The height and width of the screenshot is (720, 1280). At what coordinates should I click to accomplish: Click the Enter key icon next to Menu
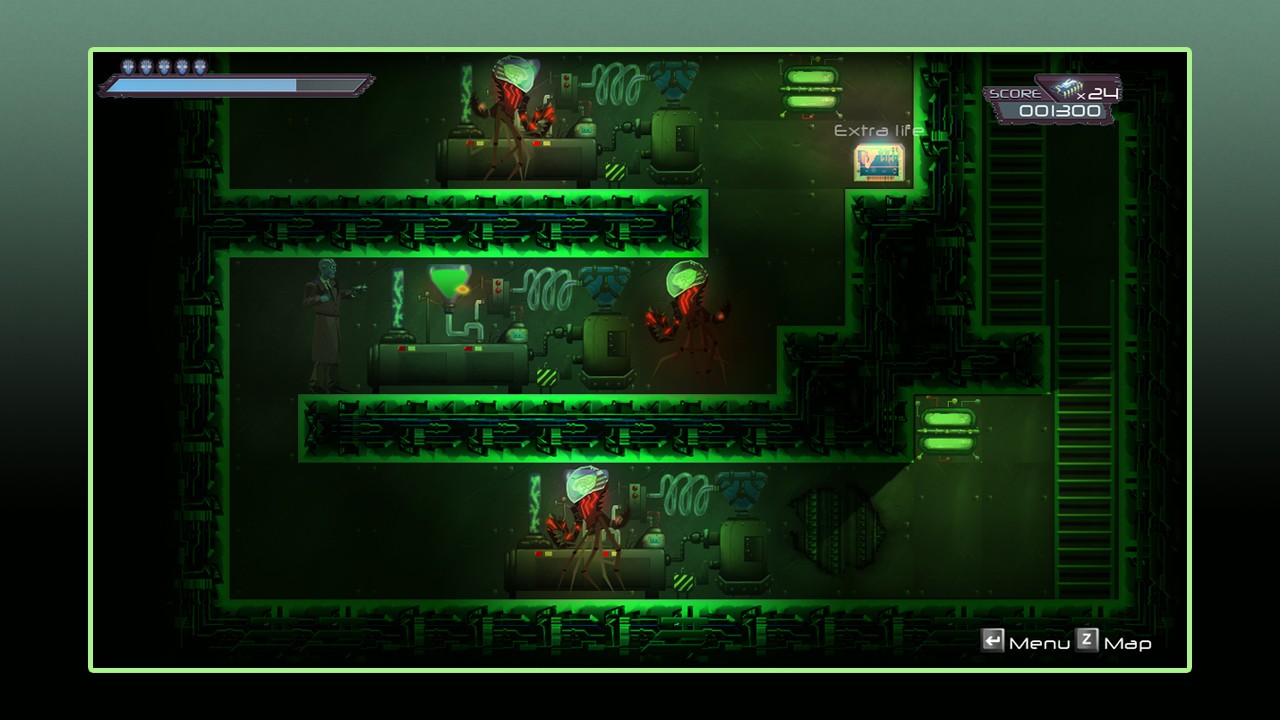pos(995,643)
